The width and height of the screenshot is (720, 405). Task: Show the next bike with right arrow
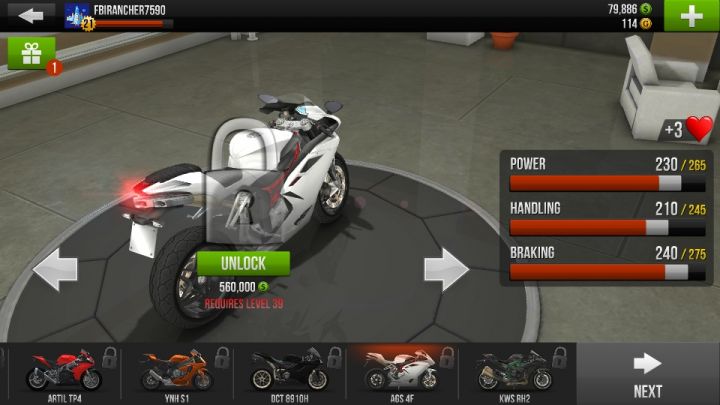446,269
